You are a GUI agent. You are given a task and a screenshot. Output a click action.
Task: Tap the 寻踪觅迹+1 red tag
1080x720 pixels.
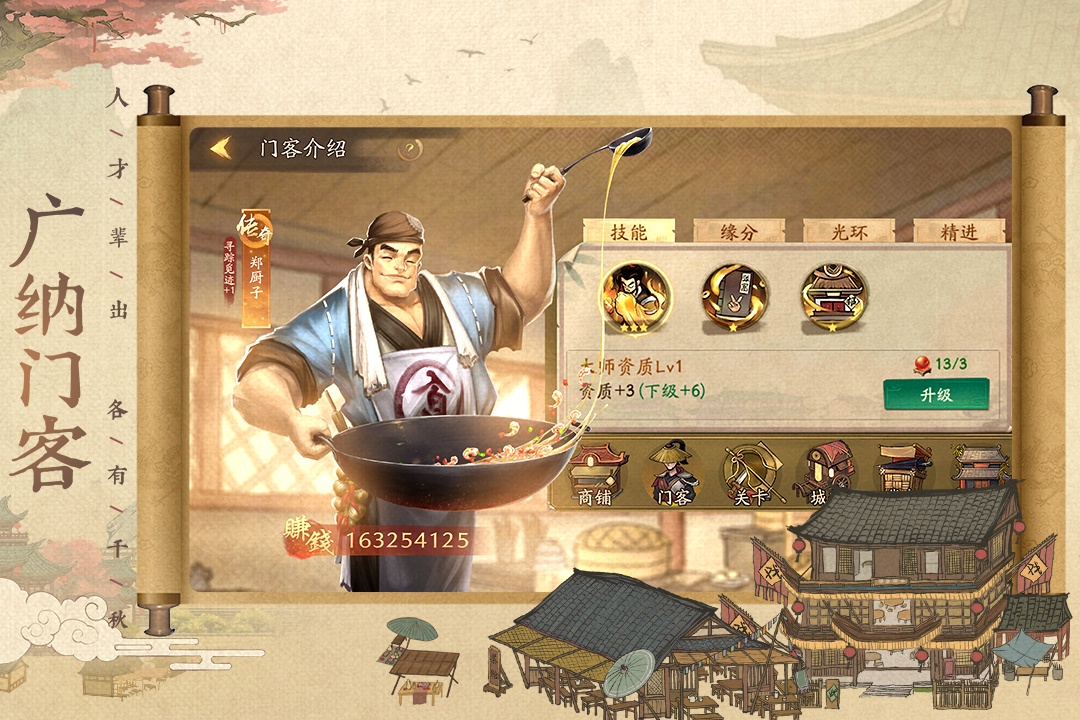click(229, 270)
